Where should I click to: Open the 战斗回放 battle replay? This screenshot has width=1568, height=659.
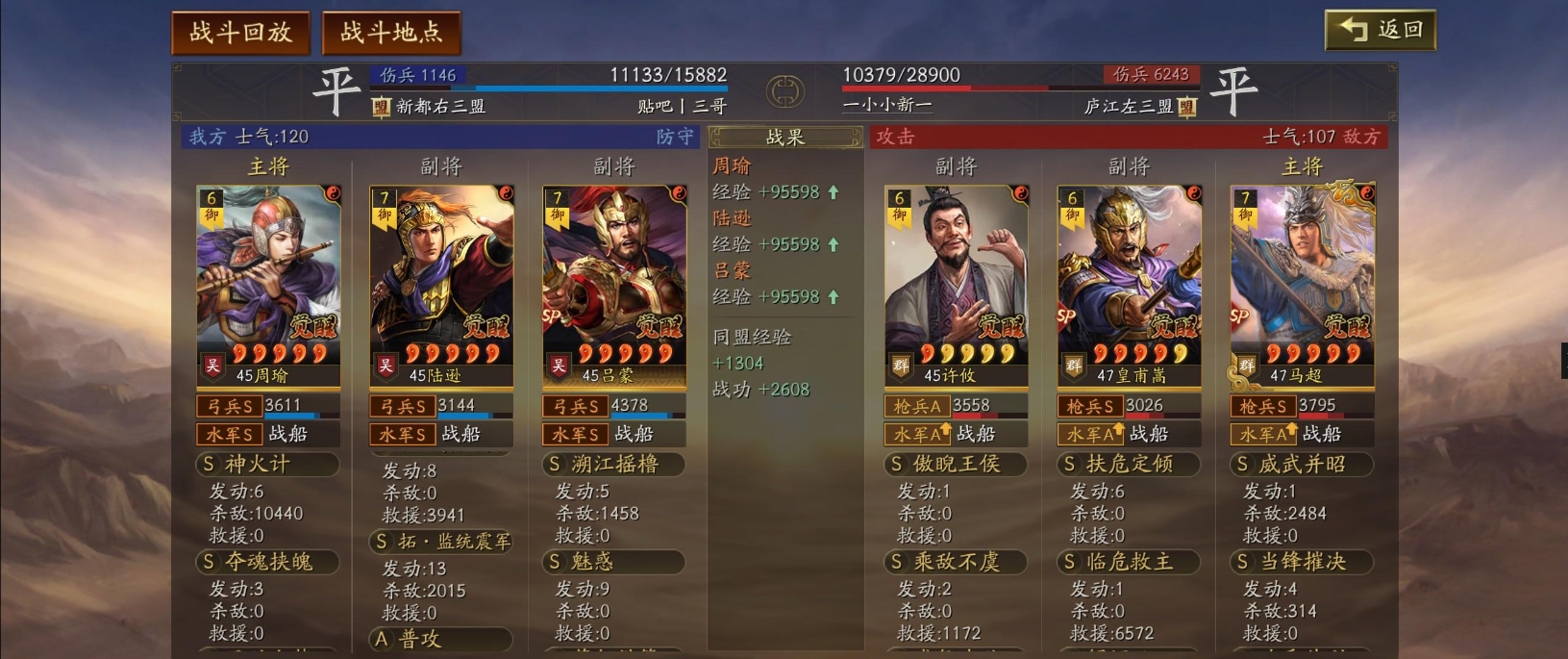[x=240, y=33]
